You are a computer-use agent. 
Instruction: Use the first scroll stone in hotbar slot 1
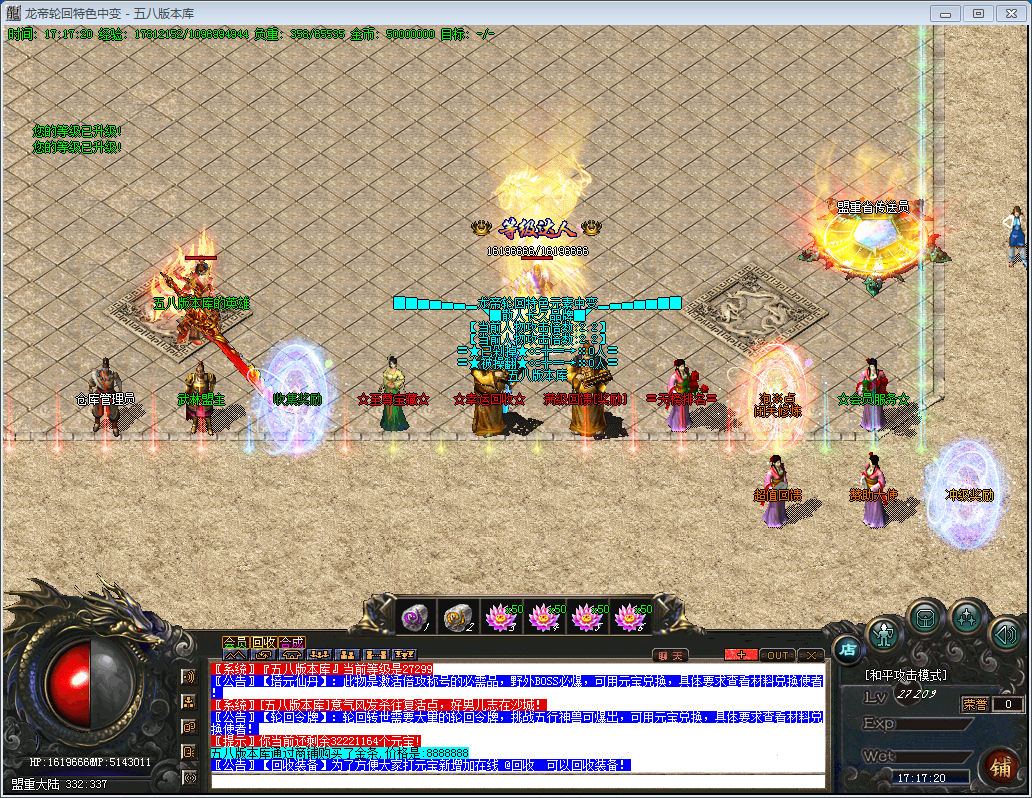click(x=414, y=617)
